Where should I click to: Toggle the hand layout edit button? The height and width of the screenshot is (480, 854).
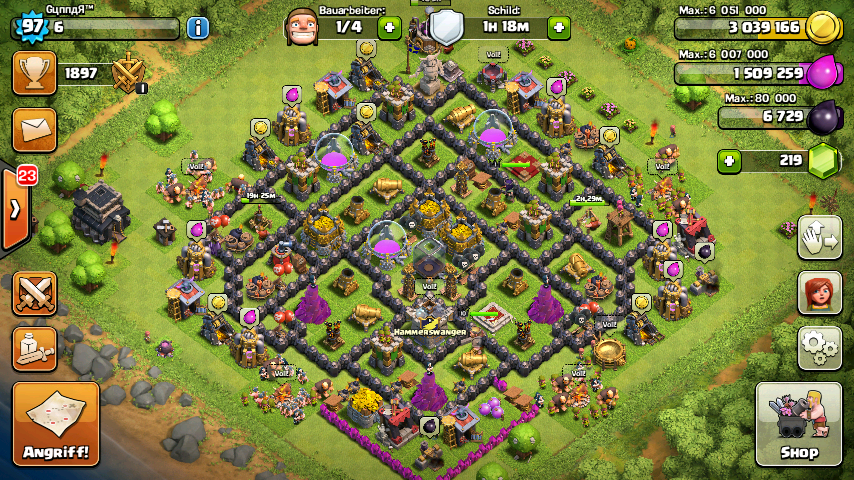[x=819, y=237]
